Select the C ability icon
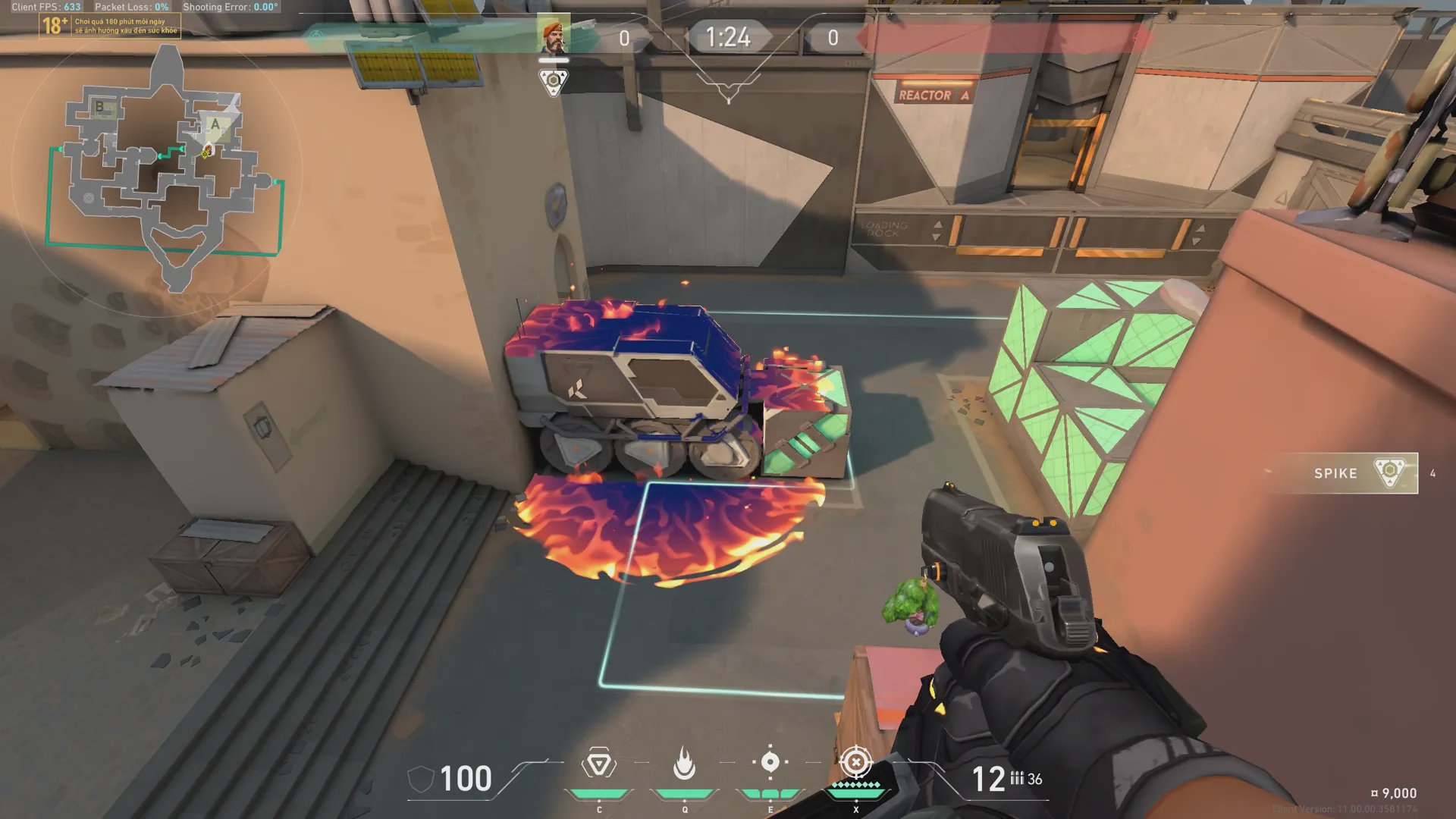The image size is (1456, 819). [x=598, y=764]
